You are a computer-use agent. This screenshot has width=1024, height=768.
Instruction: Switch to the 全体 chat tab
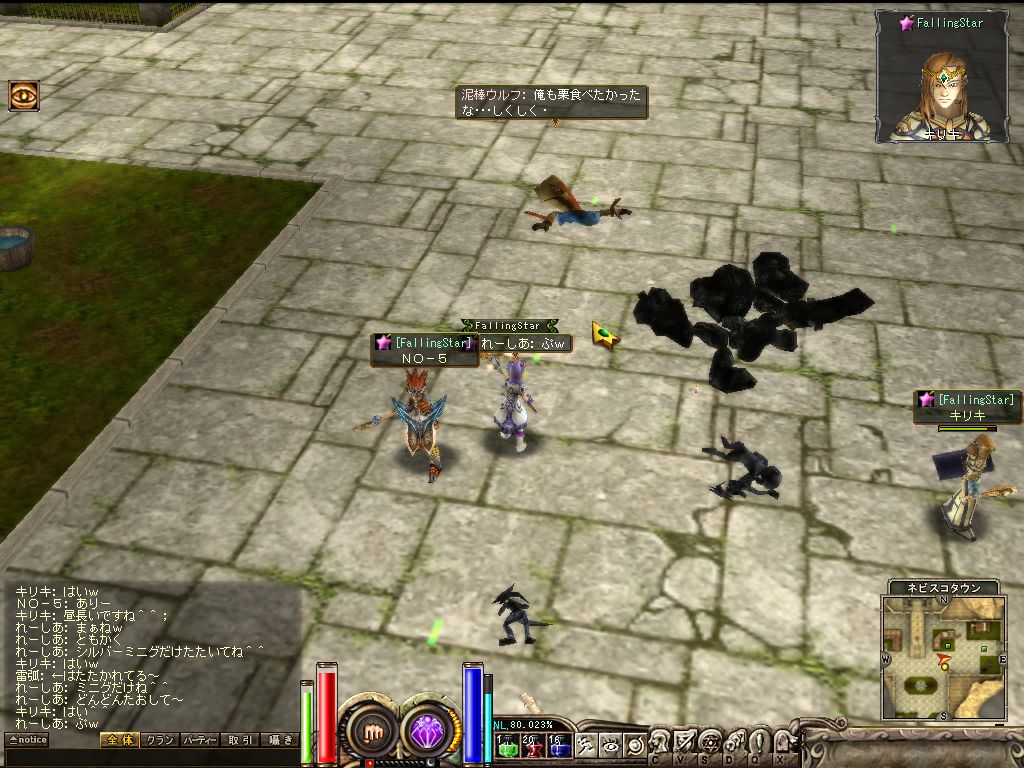(x=118, y=740)
